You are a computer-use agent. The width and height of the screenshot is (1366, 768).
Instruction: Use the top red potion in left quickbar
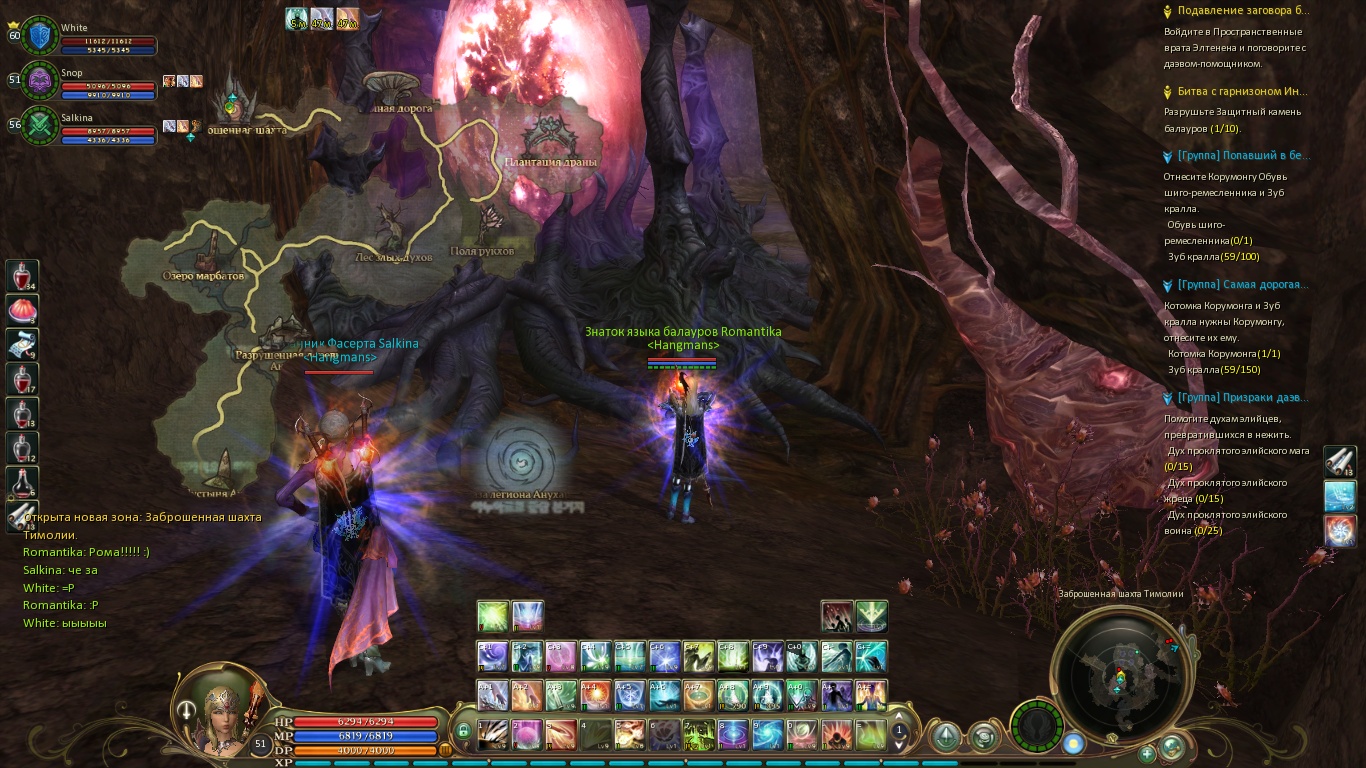23,275
